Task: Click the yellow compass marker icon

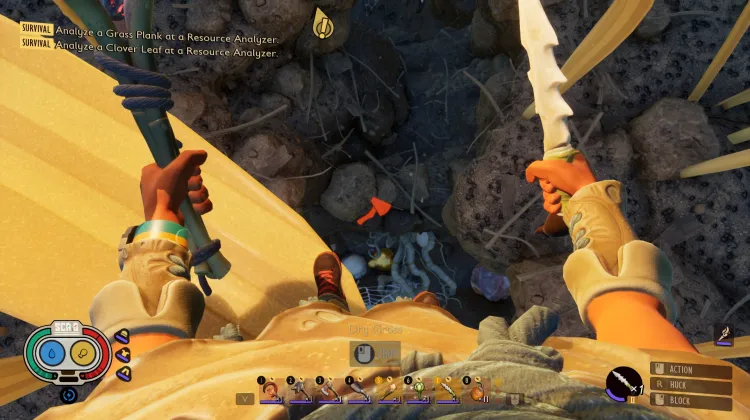Action: click(322, 21)
